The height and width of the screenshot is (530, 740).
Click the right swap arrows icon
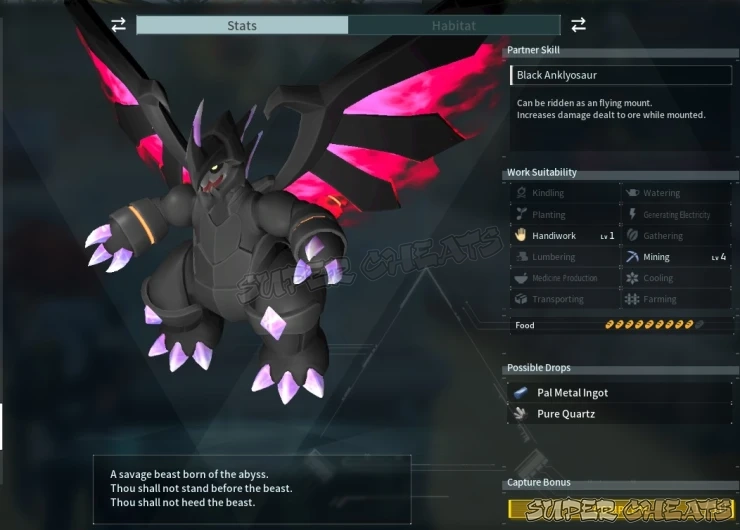pyautogui.click(x=578, y=24)
